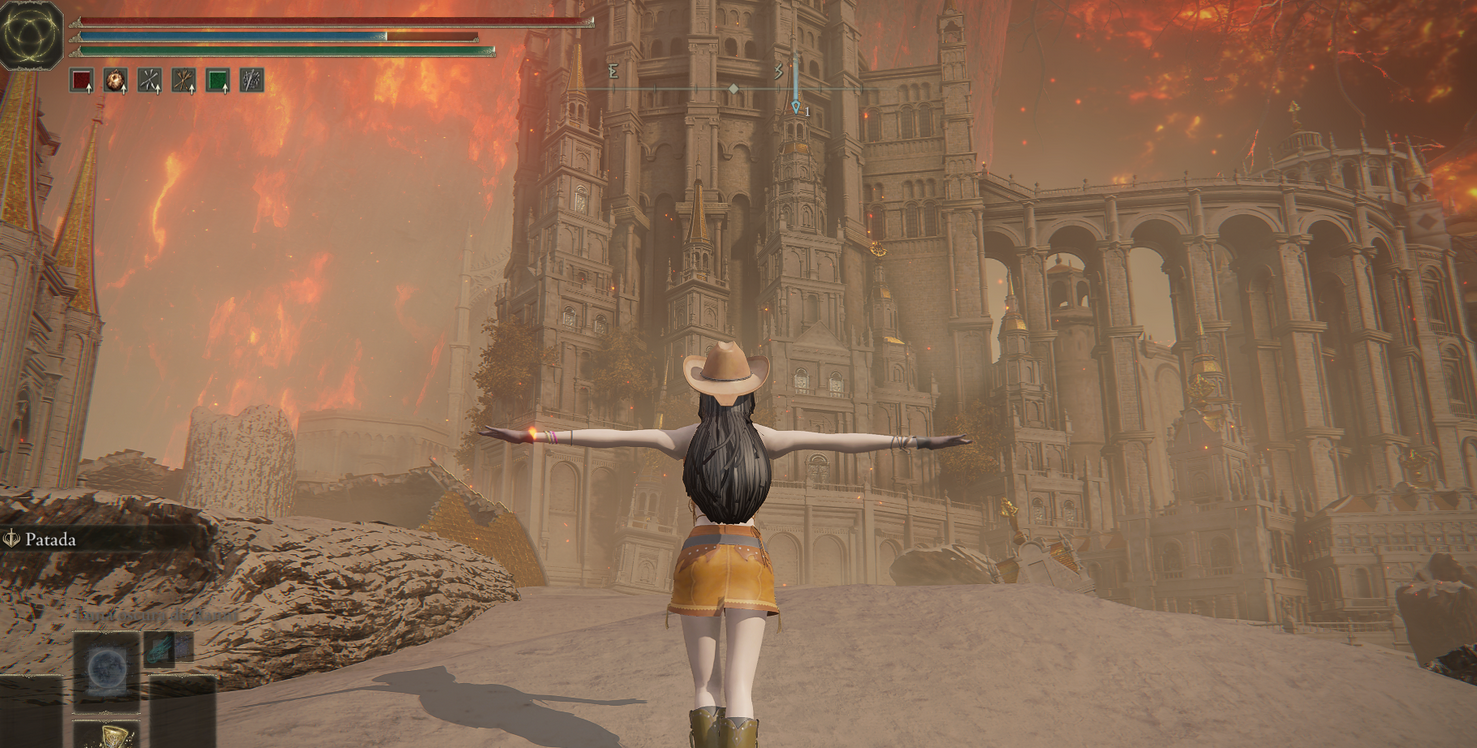
Task: Select the red square buff icon
Action: click(x=82, y=80)
